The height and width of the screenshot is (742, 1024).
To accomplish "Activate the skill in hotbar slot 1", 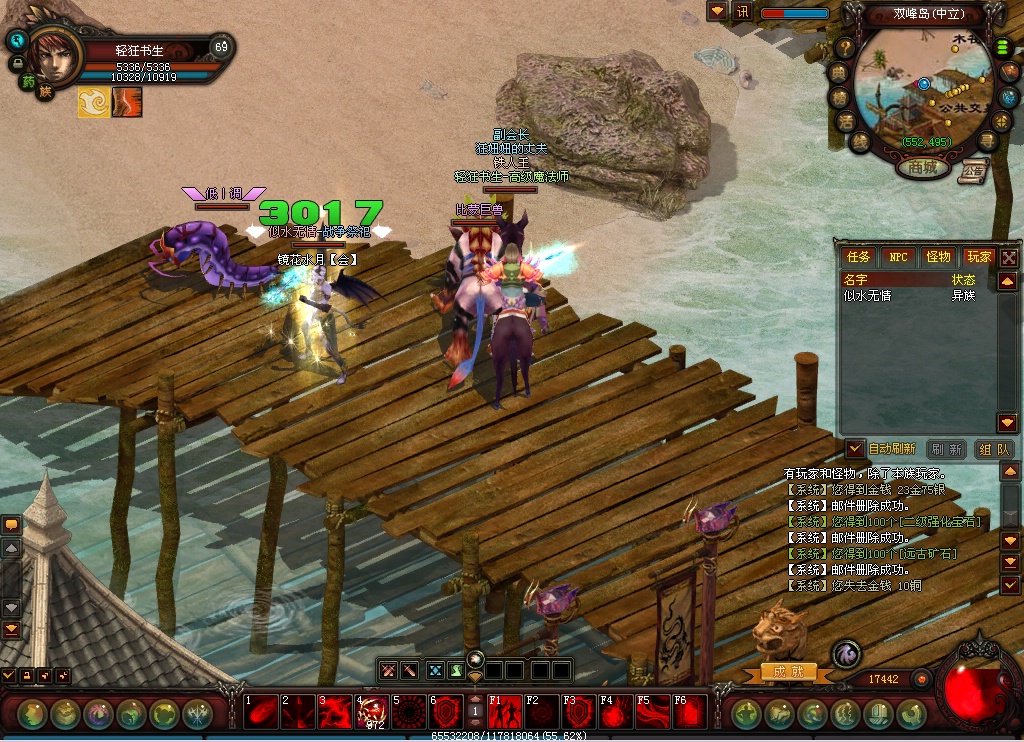I will (x=261, y=712).
